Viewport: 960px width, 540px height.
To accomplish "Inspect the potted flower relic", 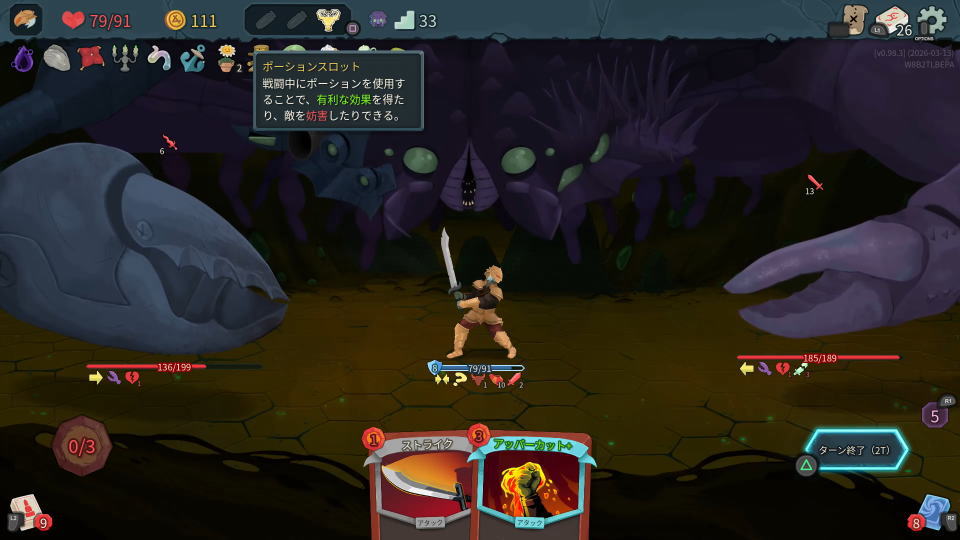I will point(227,59).
